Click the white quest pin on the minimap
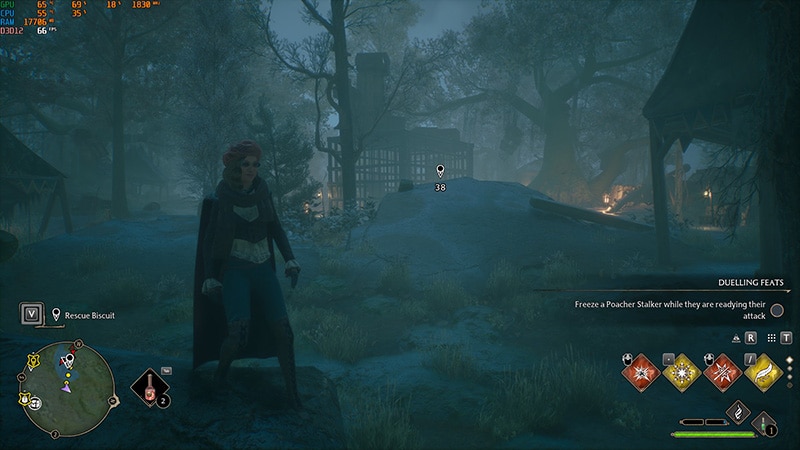The height and width of the screenshot is (450, 800). tap(68, 358)
